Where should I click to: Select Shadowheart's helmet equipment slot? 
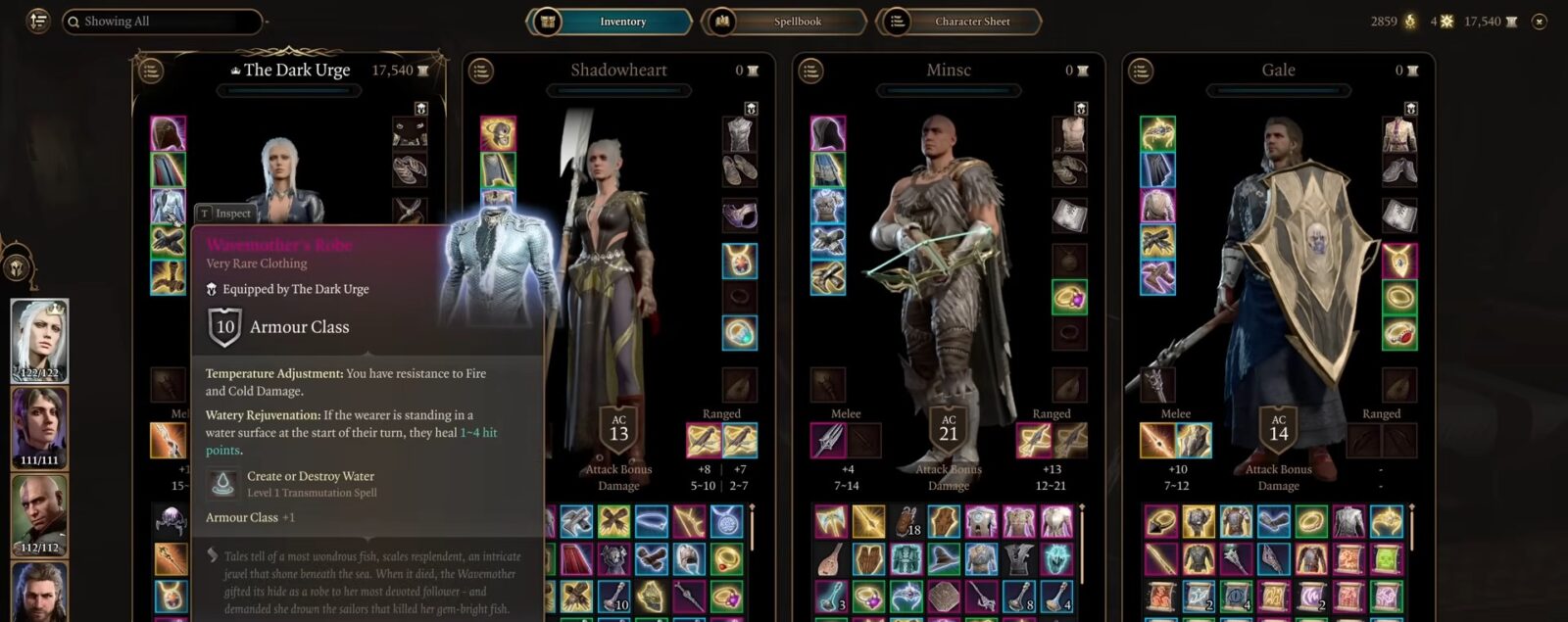click(x=498, y=134)
